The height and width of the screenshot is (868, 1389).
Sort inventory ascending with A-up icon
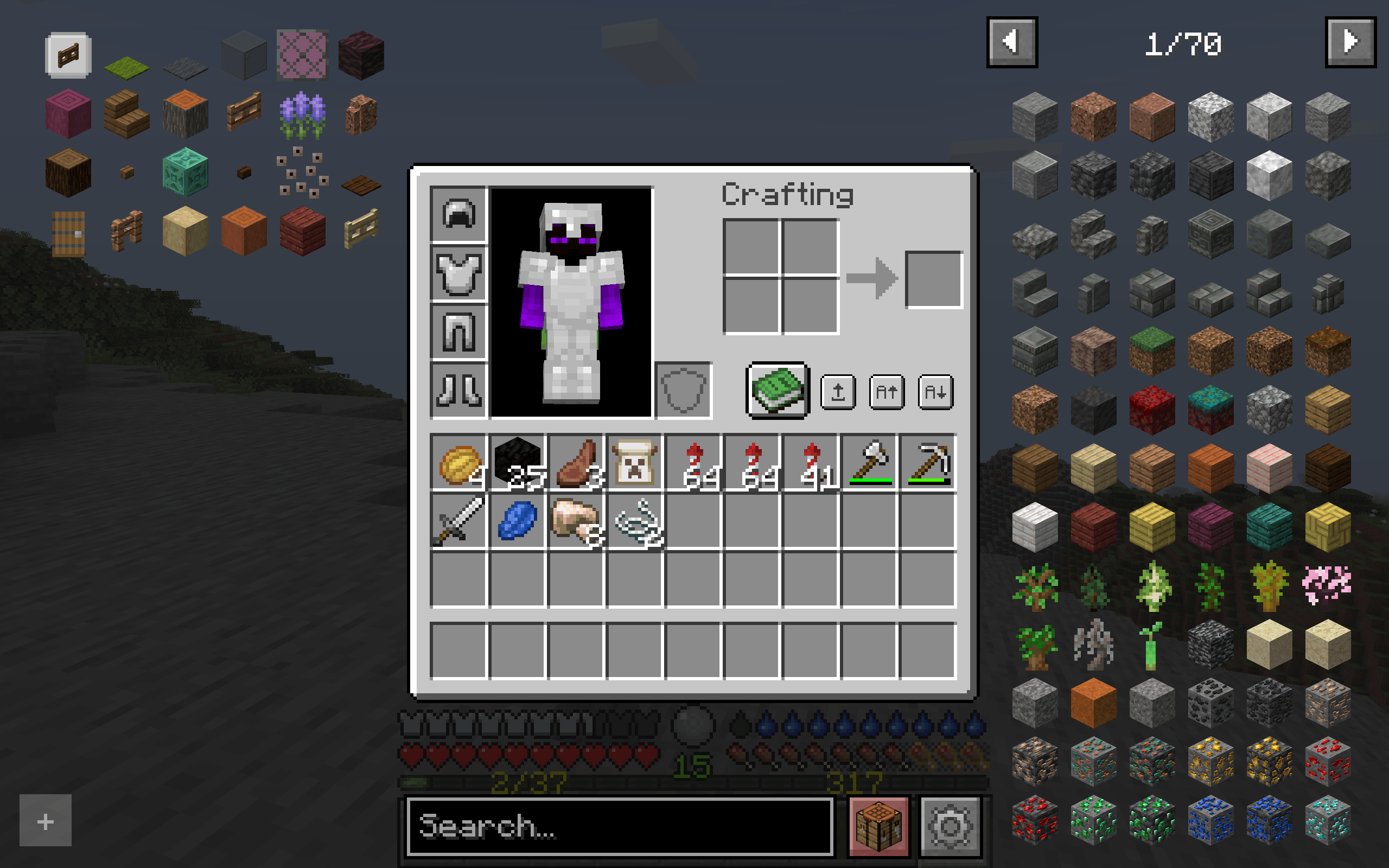tap(887, 393)
